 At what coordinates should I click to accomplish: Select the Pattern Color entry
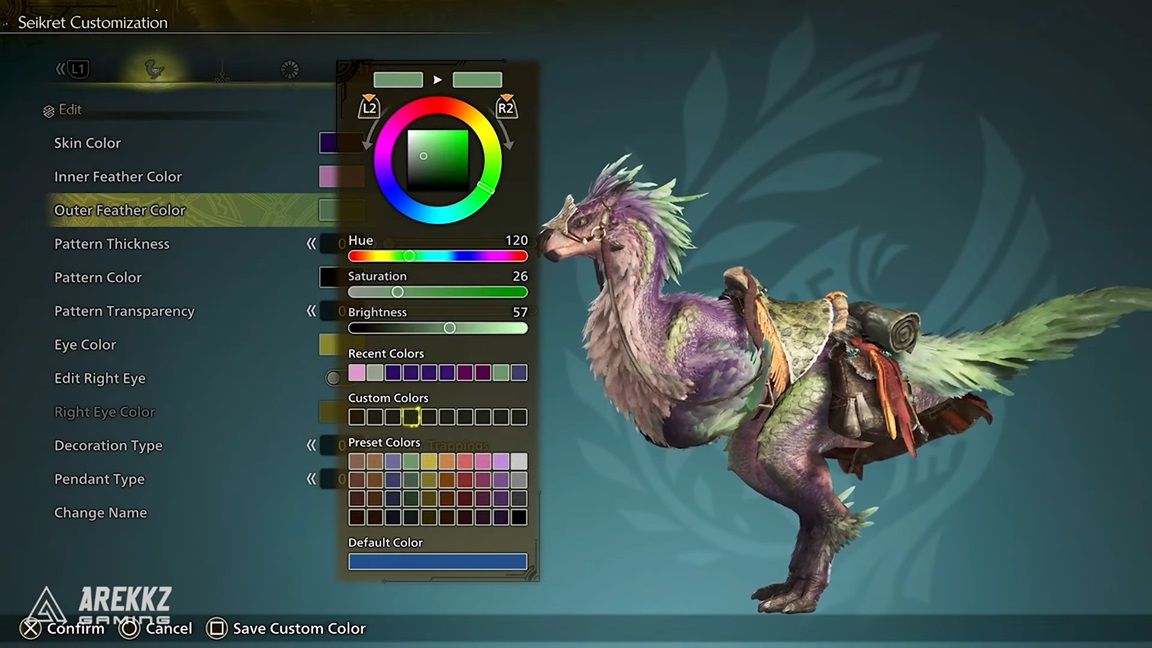pos(98,278)
